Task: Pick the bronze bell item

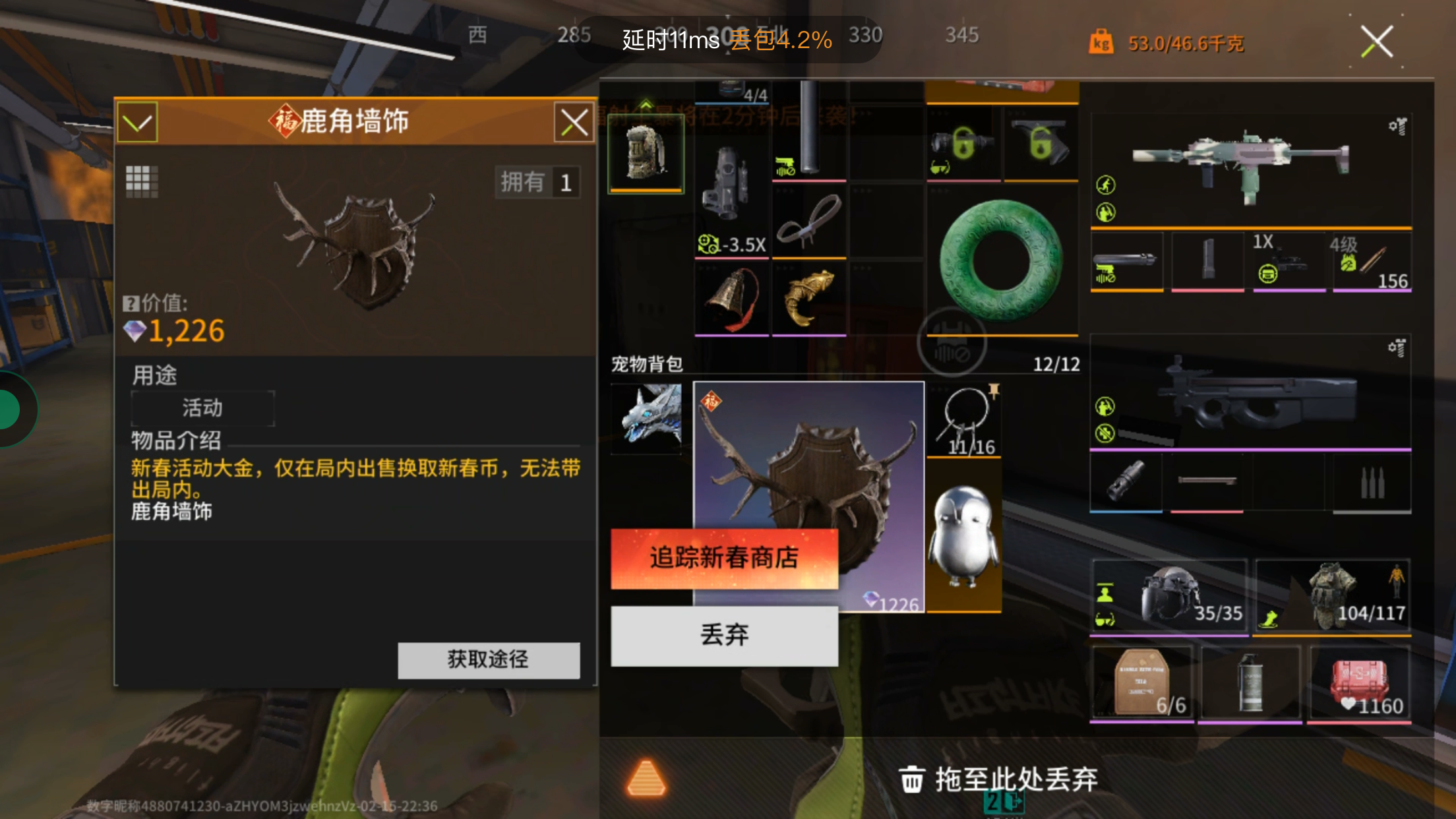Action: click(731, 297)
